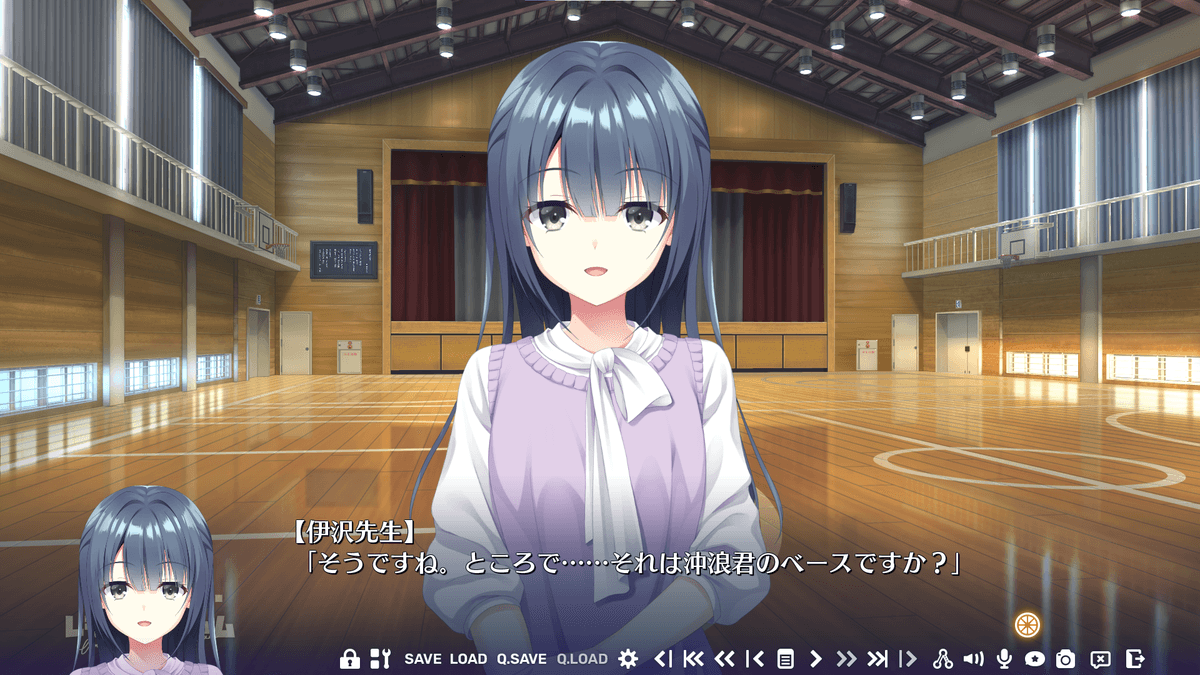Image resolution: width=1200 pixels, height=675 pixels.
Task: Activate the double right arrow skip button
Action: (x=846, y=659)
